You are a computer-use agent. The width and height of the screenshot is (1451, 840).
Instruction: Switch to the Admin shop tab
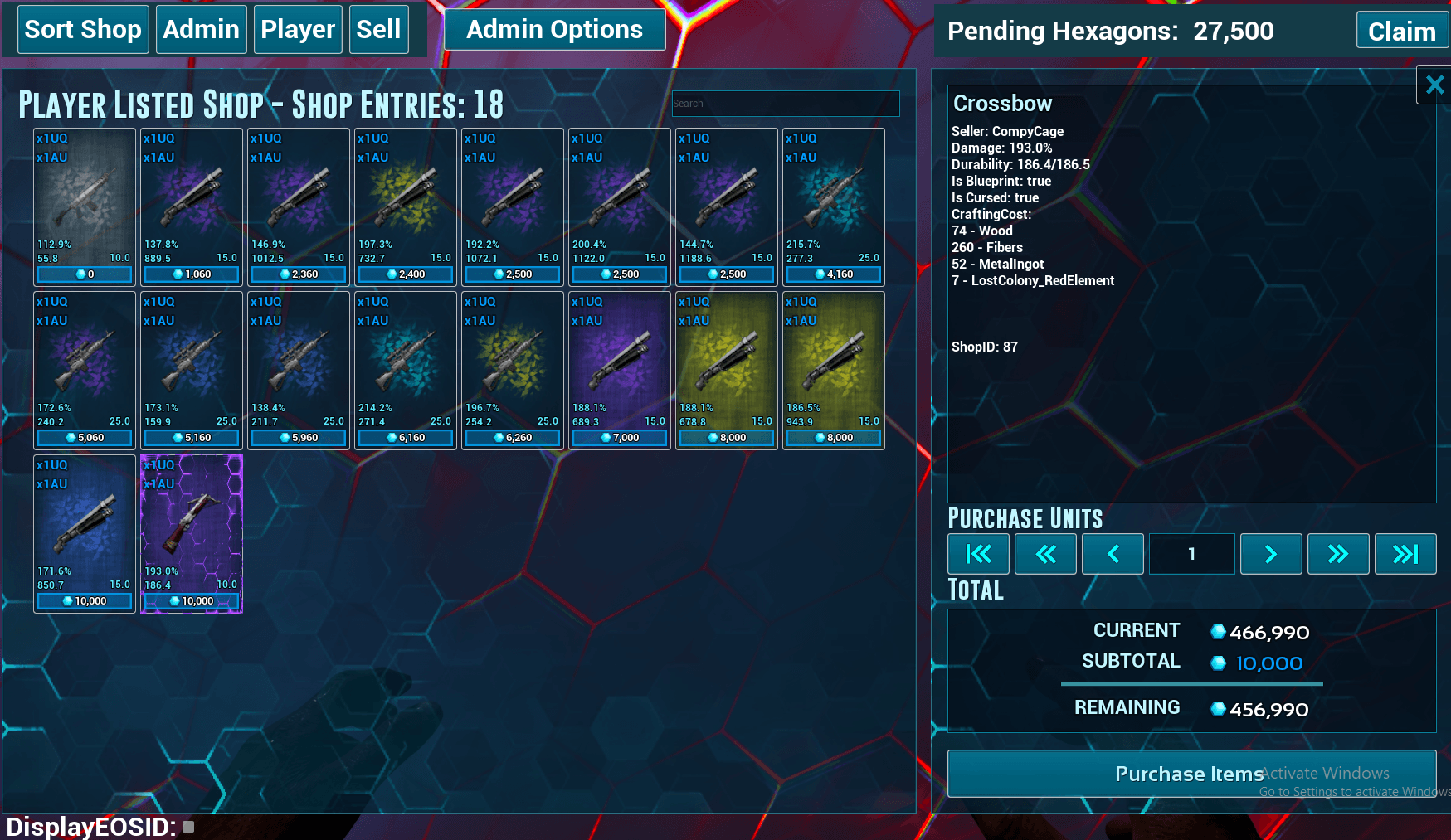[x=201, y=30]
